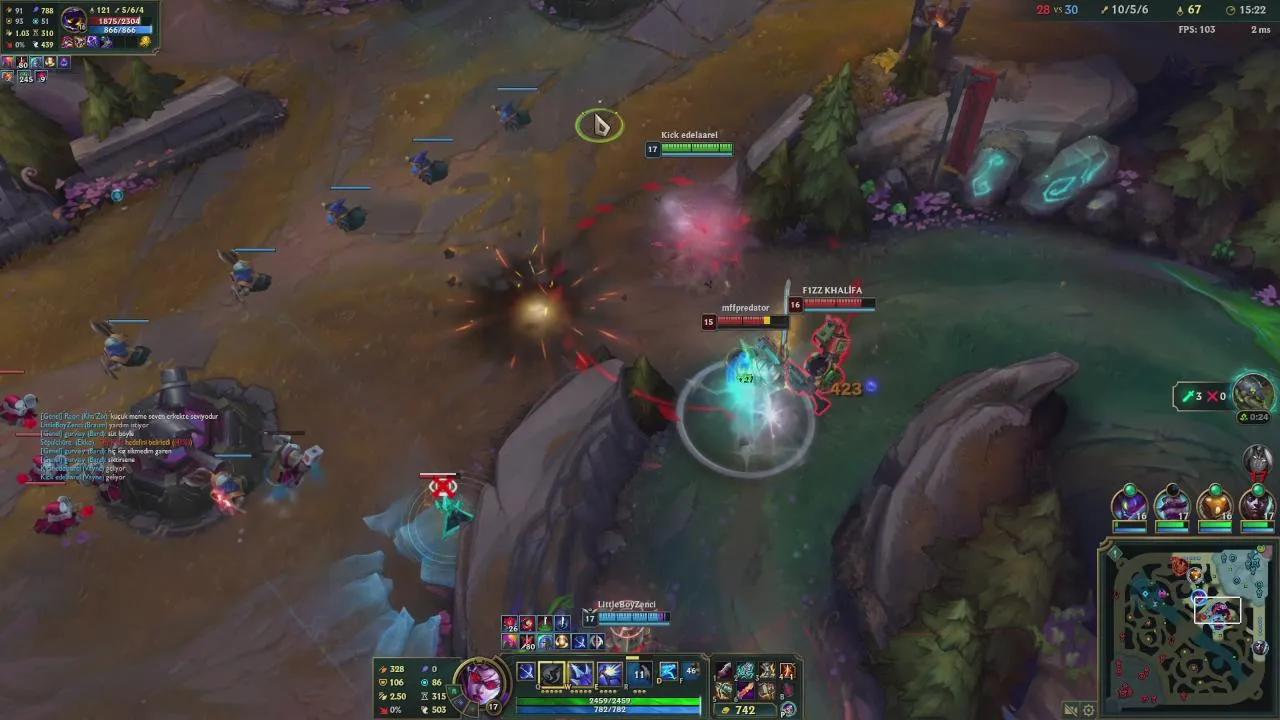Select the trinket ward icon showing 46 cooldown
This screenshot has height=720, width=1280.
click(x=692, y=671)
